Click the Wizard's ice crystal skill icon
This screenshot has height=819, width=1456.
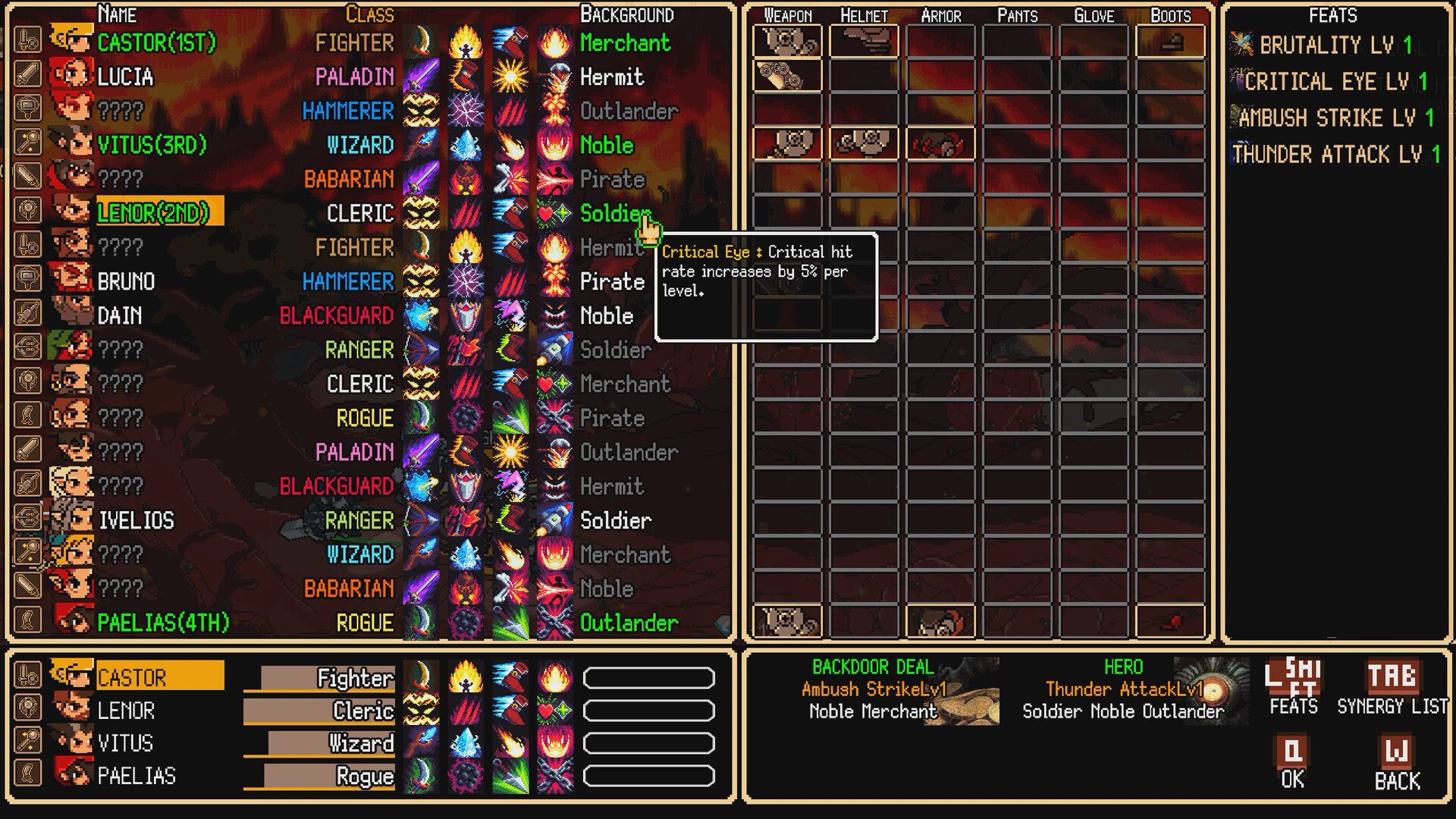465,145
